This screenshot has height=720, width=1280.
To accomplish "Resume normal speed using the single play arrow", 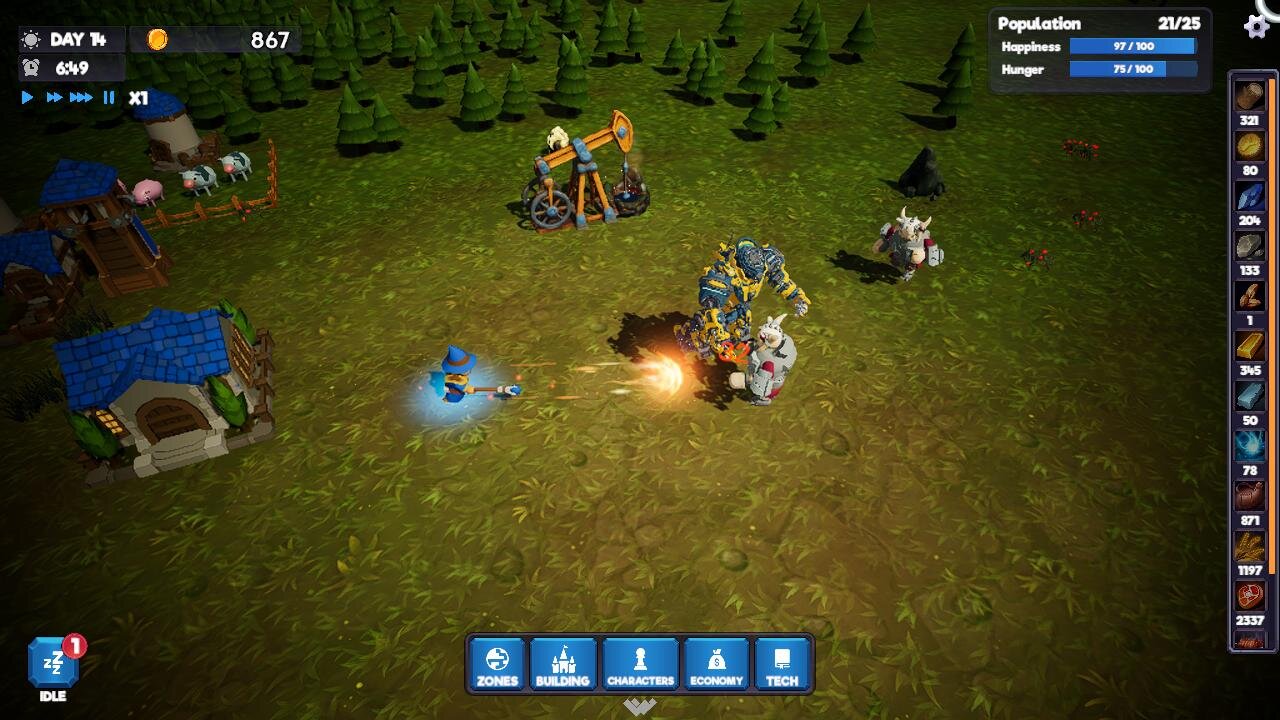I will [x=27, y=97].
